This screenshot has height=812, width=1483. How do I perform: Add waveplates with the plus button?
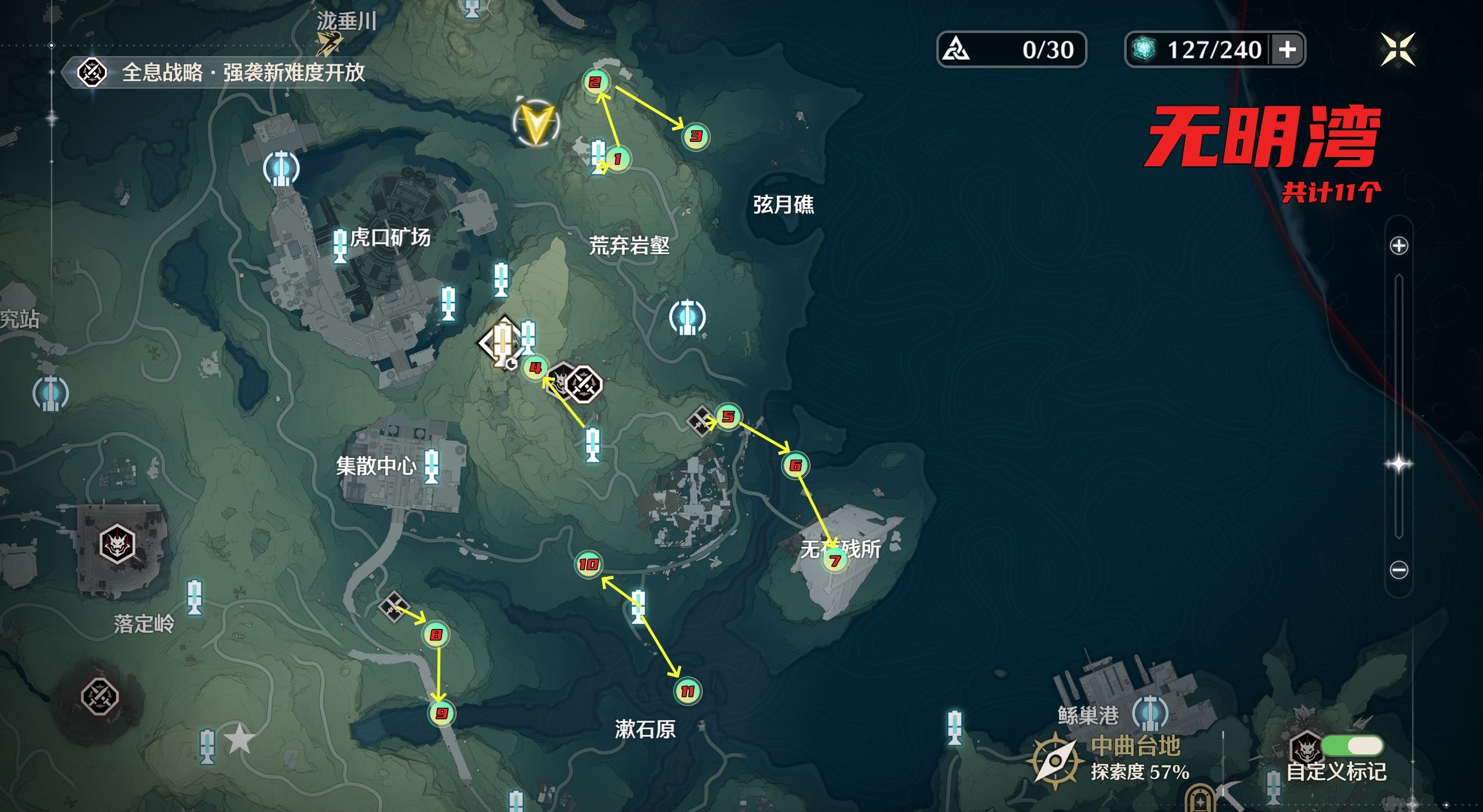(1287, 50)
